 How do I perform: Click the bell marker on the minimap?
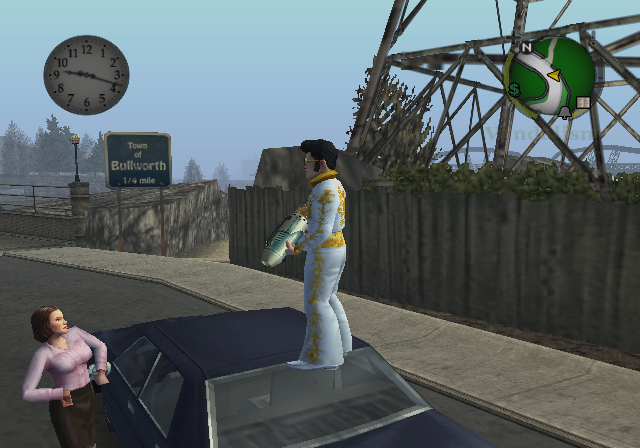click(x=565, y=112)
